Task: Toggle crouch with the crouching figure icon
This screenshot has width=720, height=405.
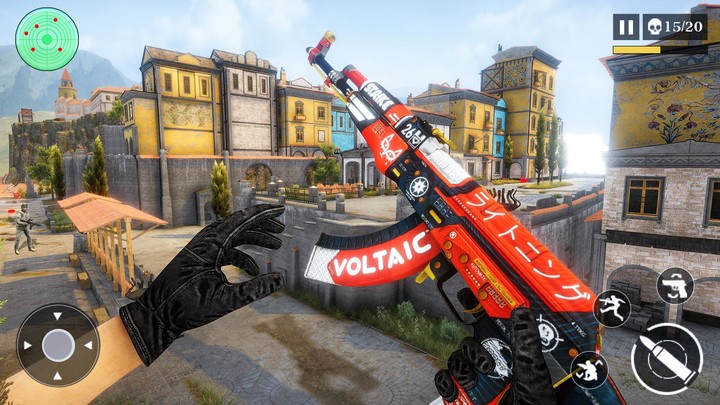Action: [x=589, y=370]
